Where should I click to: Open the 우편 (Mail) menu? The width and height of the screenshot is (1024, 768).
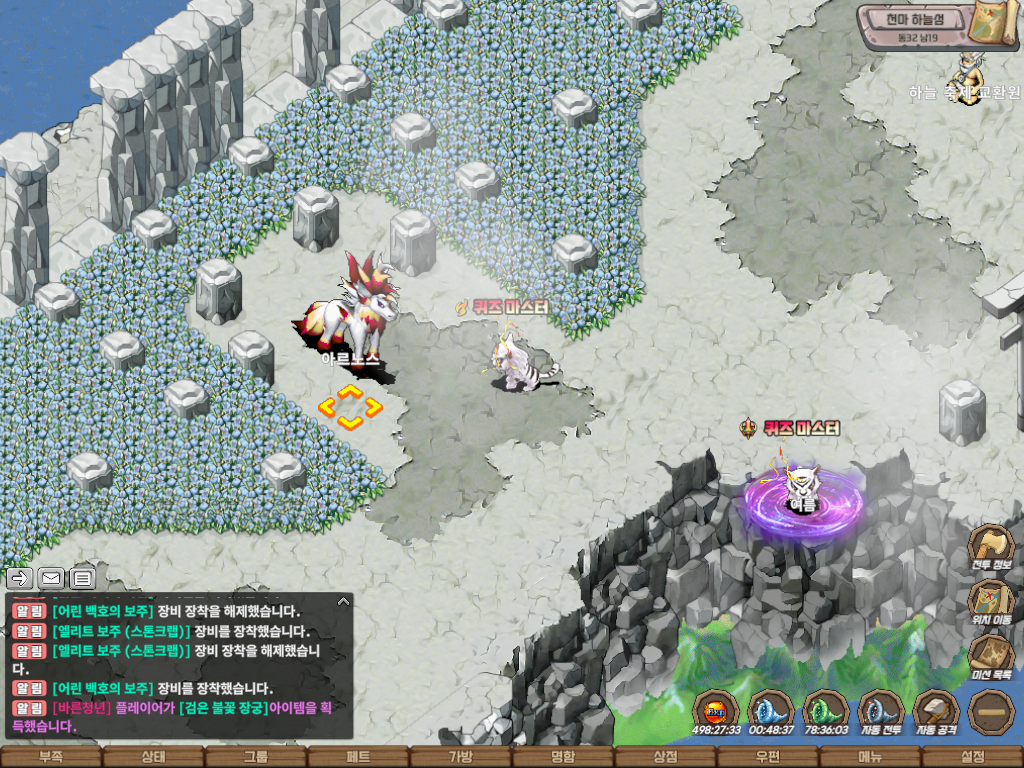[x=768, y=757]
